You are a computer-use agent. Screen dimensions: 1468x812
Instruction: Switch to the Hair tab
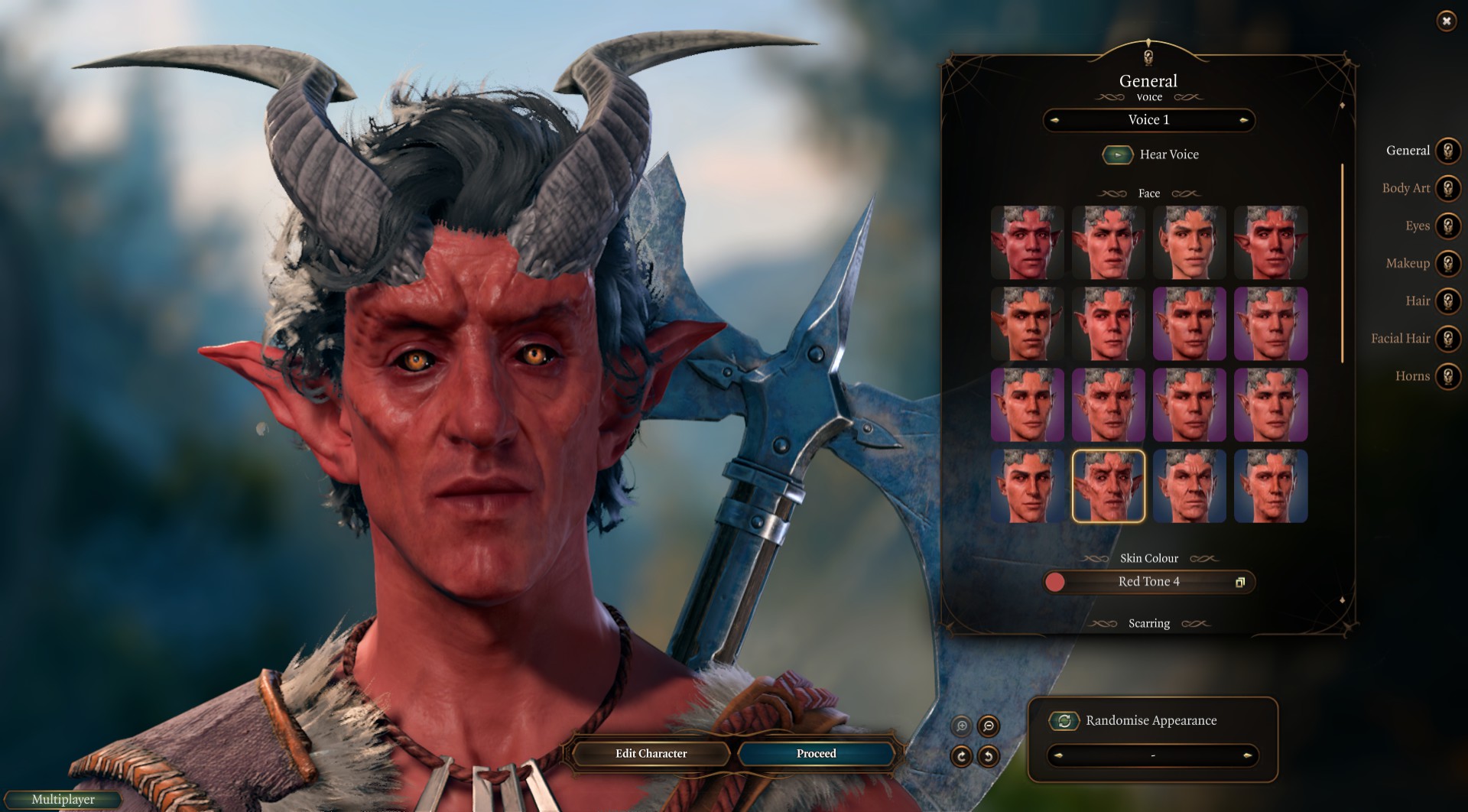(x=1447, y=300)
